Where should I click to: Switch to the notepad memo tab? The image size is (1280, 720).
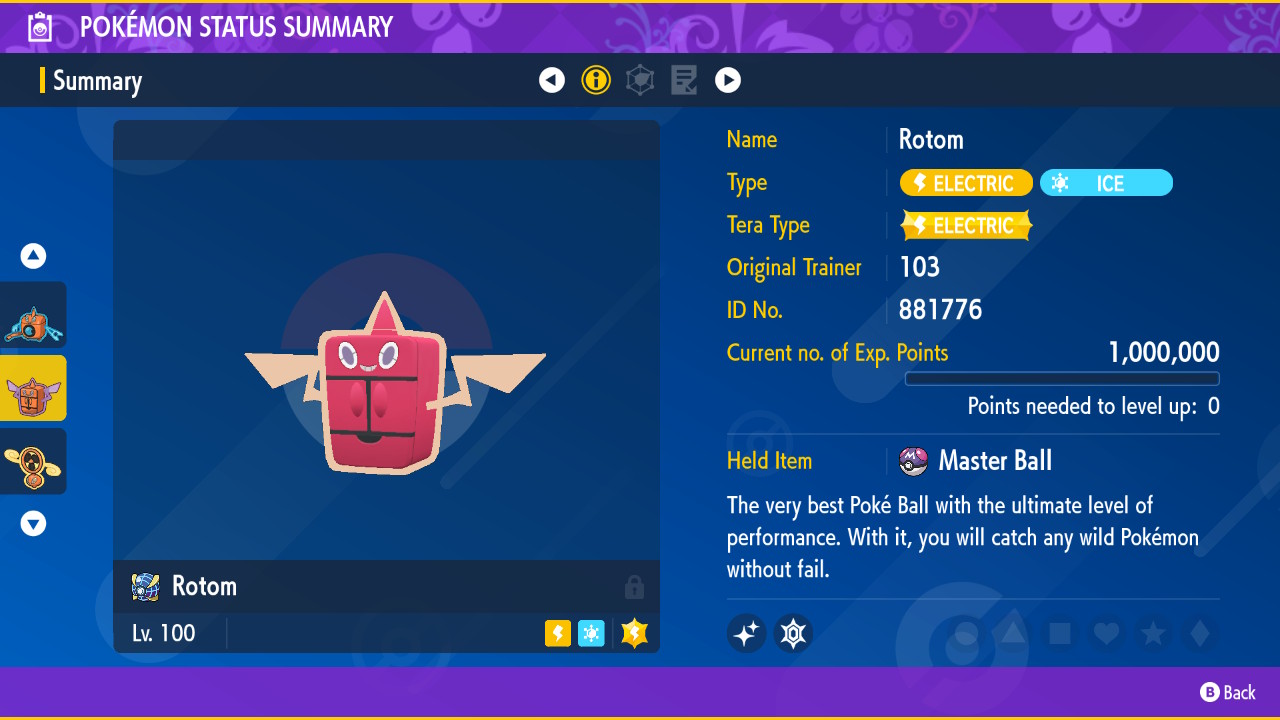click(x=684, y=80)
